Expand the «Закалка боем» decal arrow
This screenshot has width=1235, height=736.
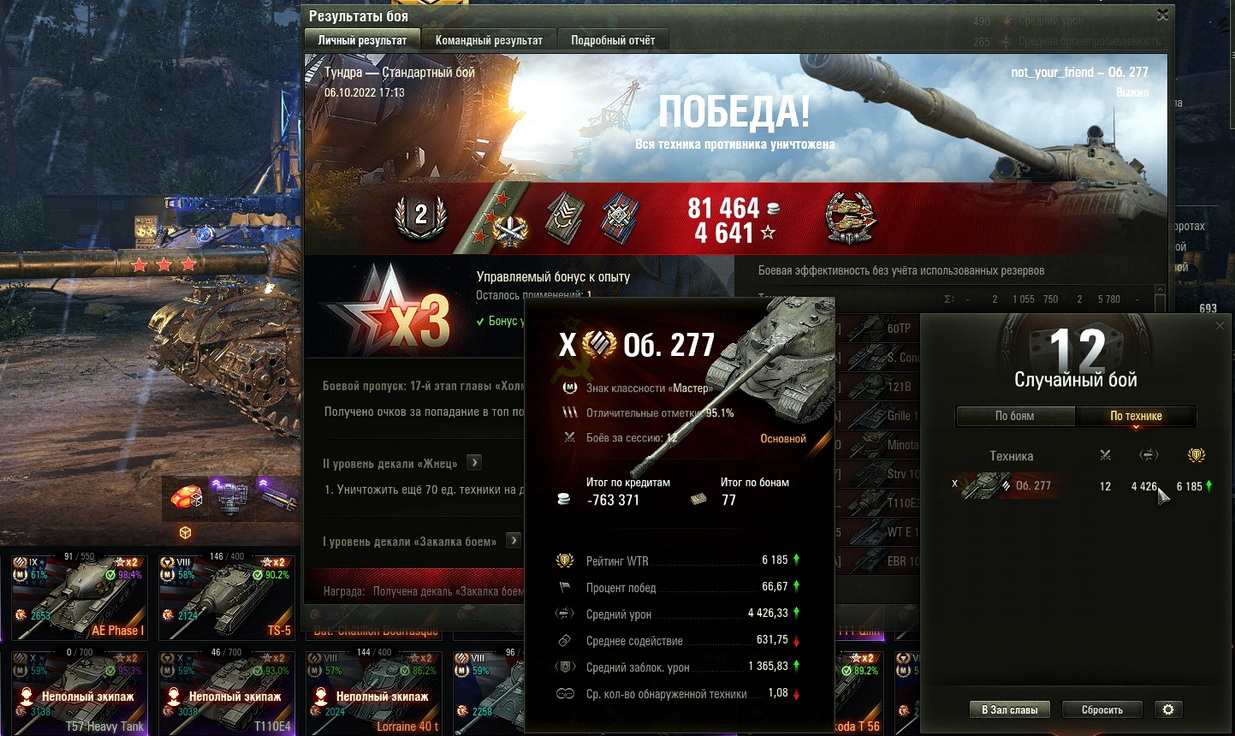click(x=513, y=541)
